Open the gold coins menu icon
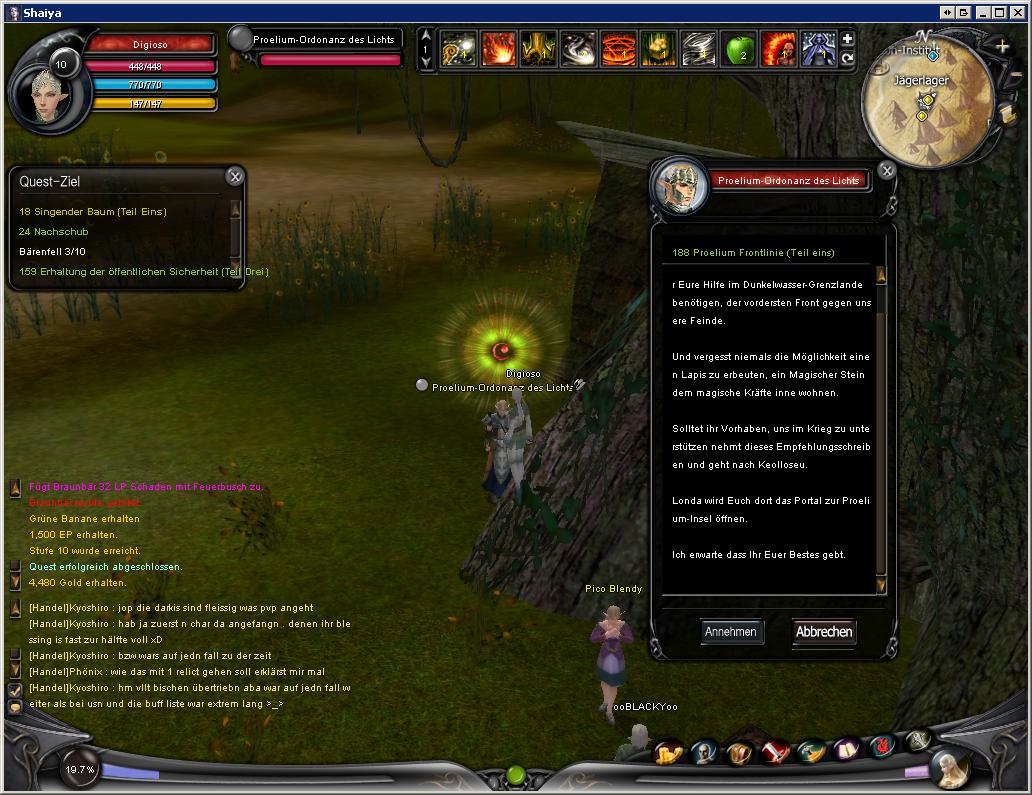Image resolution: width=1032 pixels, height=795 pixels. click(x=669, y=753)
